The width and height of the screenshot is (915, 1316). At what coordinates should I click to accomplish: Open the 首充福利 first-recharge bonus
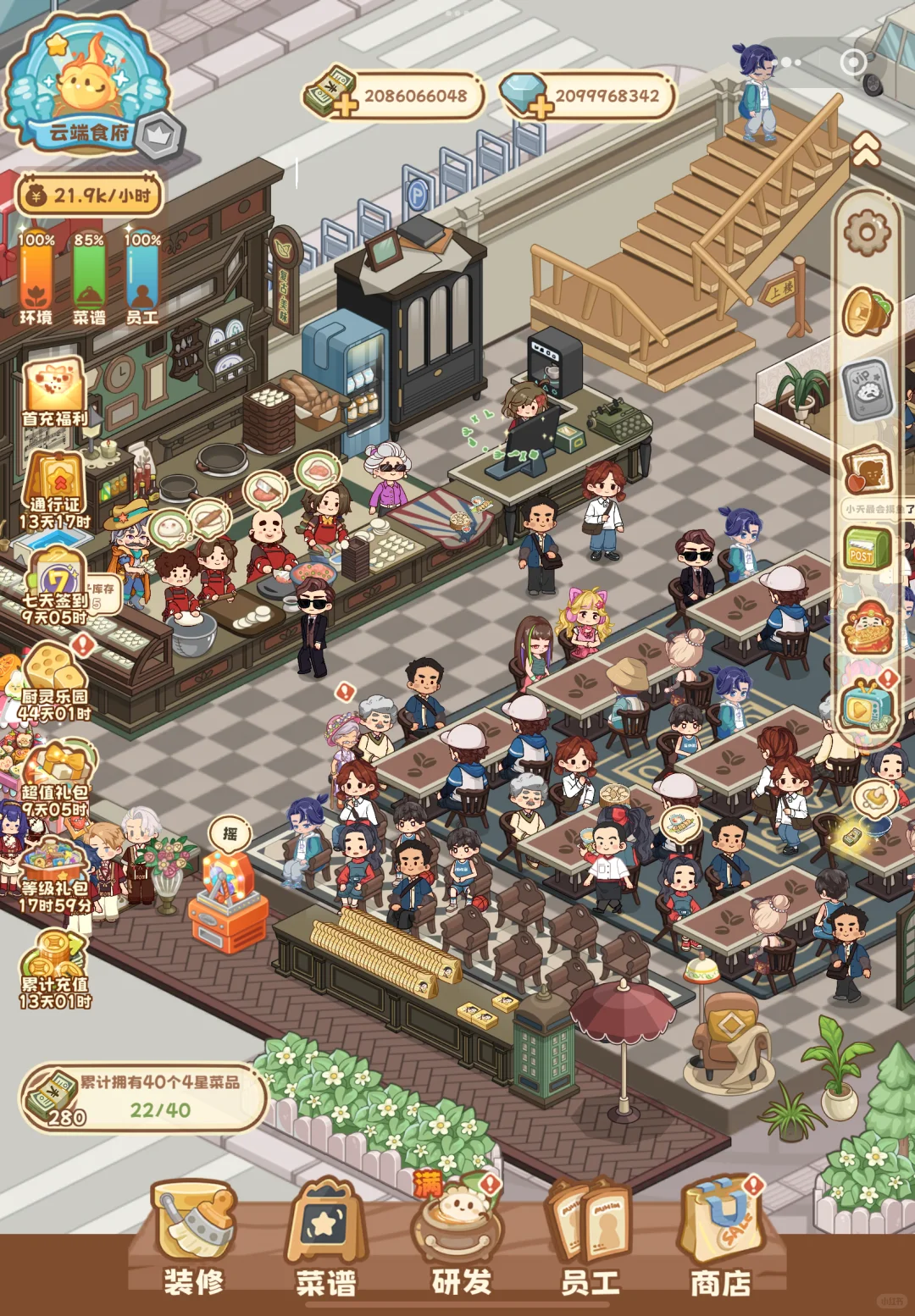(54, 393)
